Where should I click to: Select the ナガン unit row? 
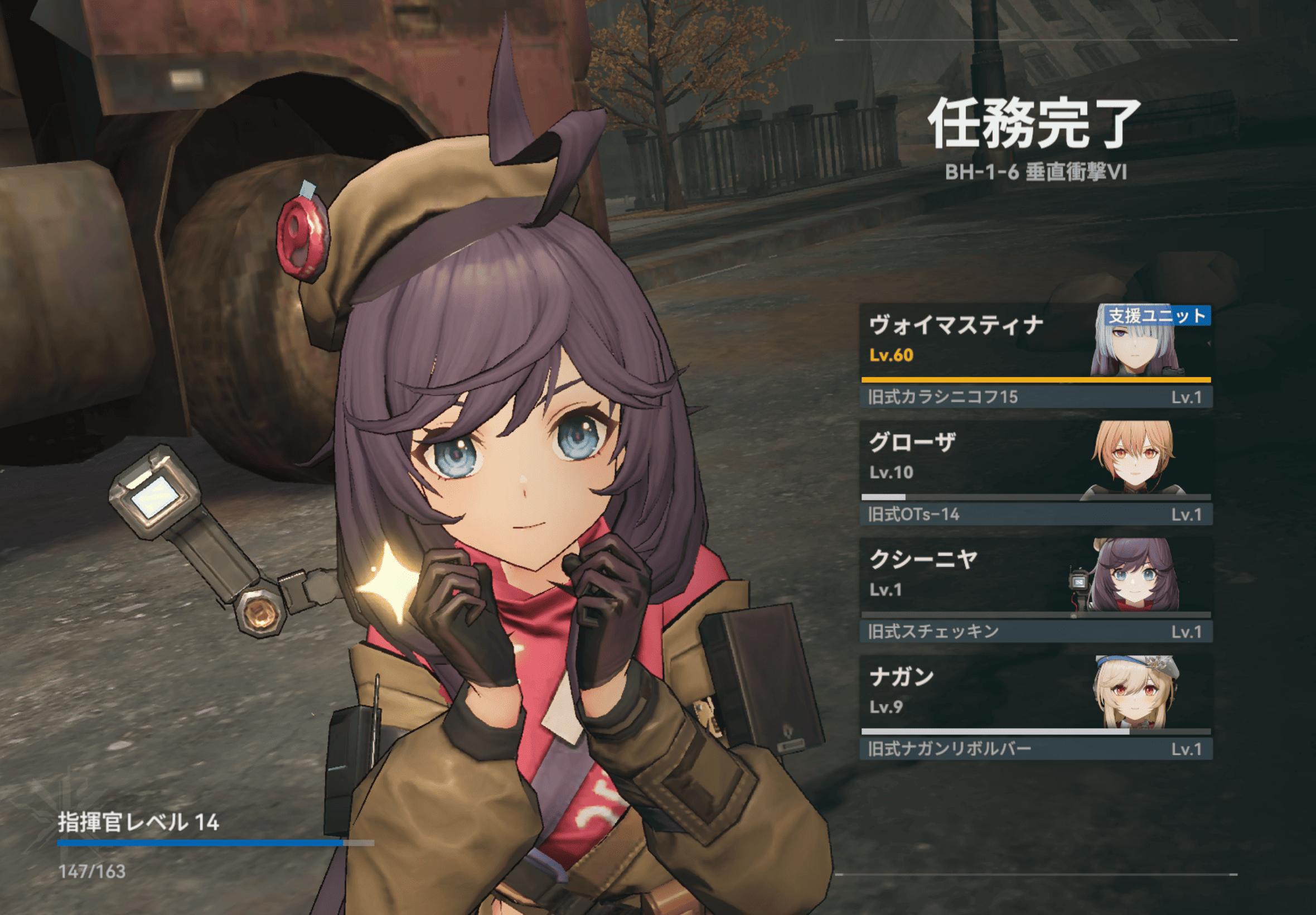(974, 692)
